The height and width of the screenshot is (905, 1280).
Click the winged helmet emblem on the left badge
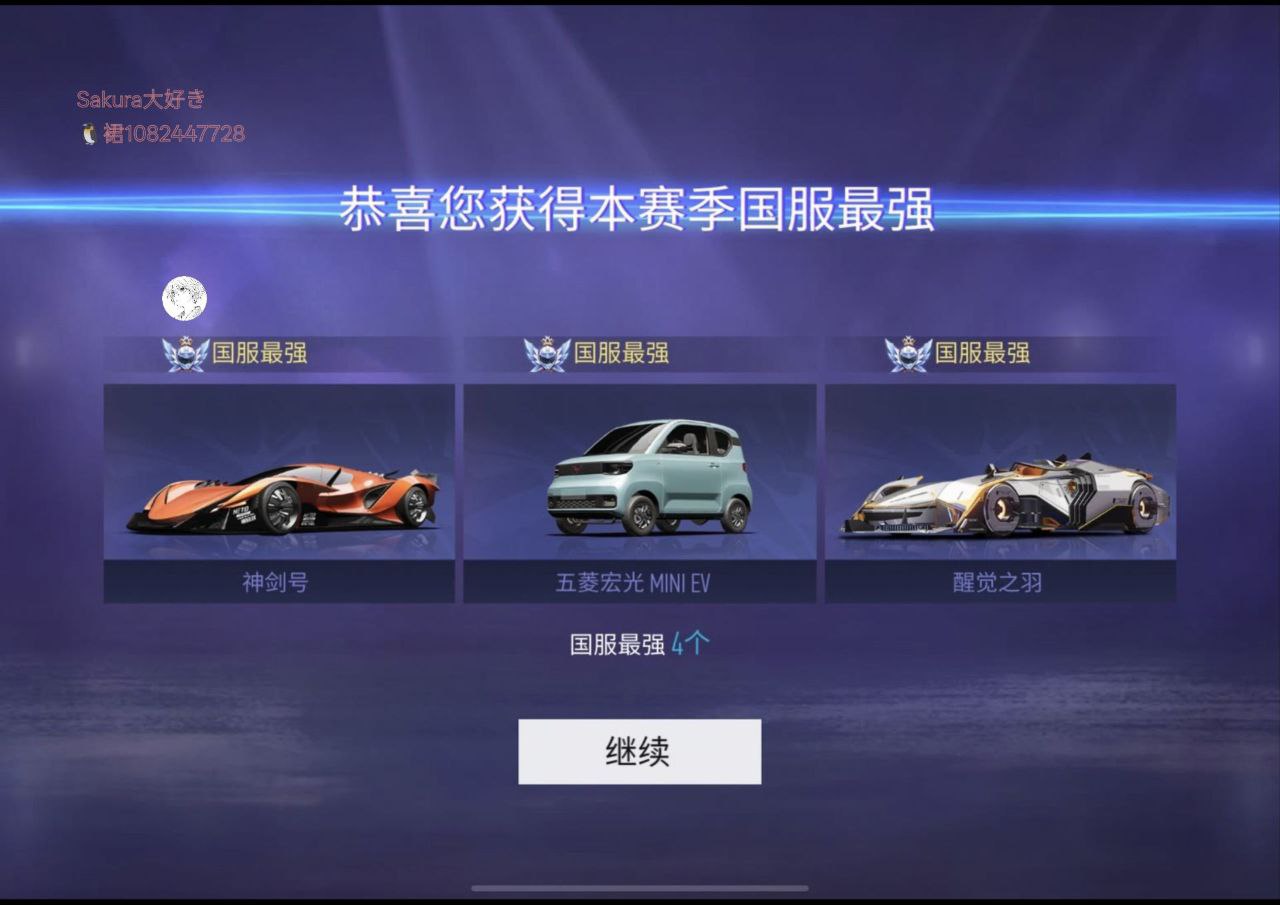pyautogui.click(x=185, y=353)
